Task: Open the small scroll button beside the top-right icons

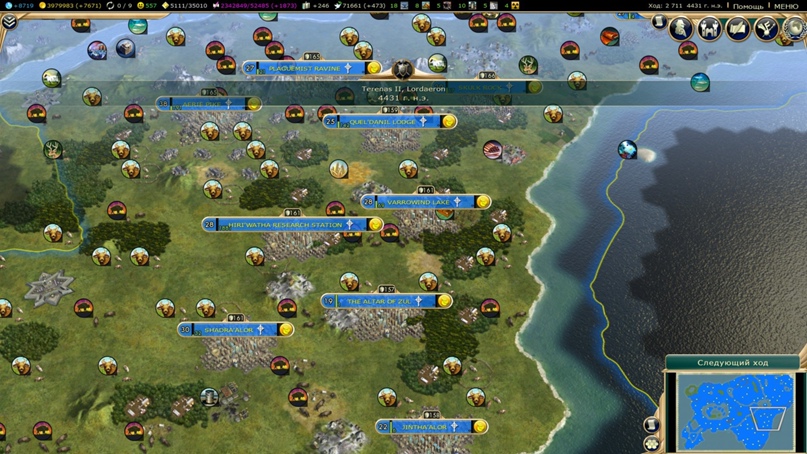Action: 658,21
